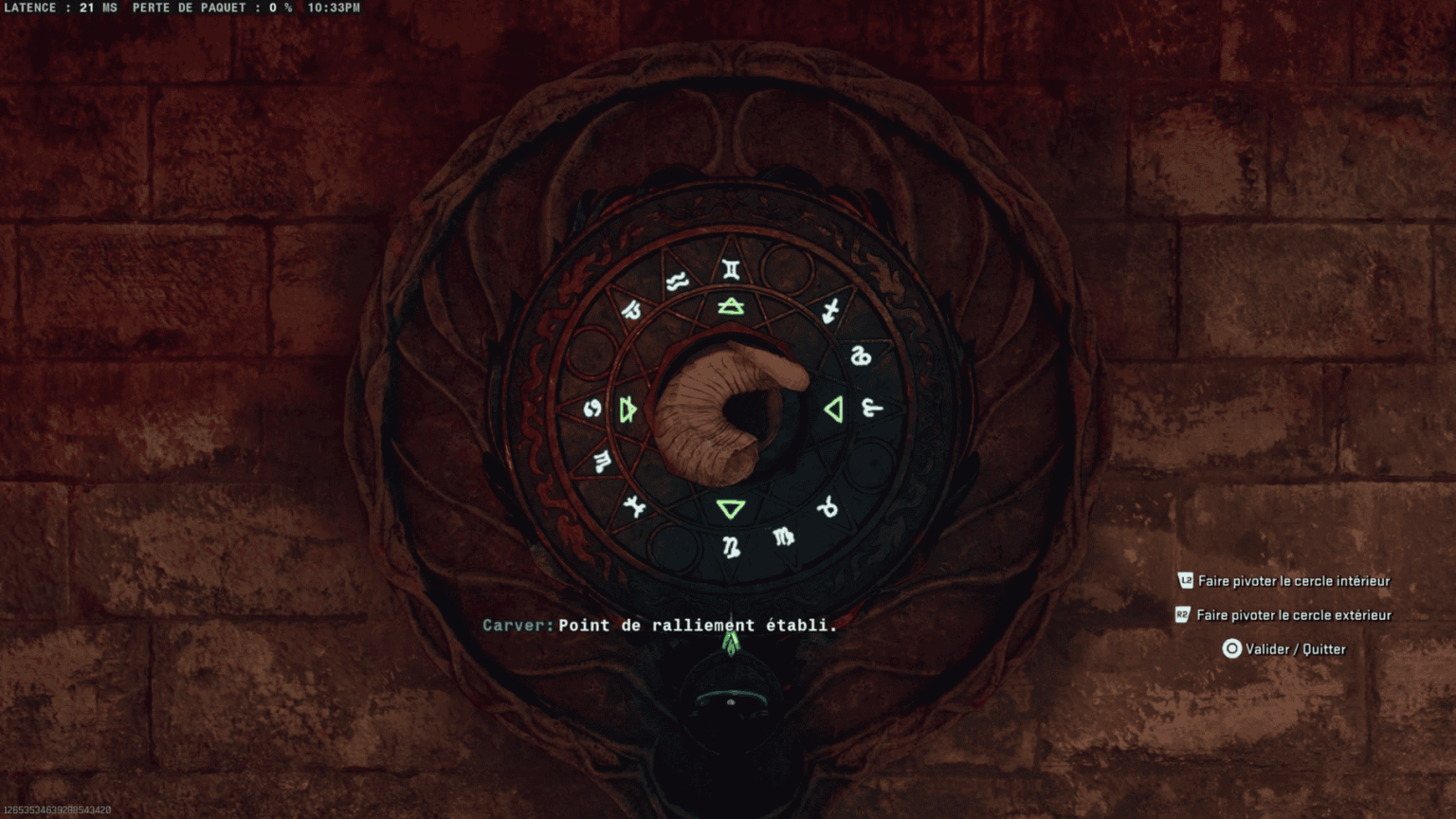
Task: Select the Aquarius glyph on the dial
Action: click(676, 282)
